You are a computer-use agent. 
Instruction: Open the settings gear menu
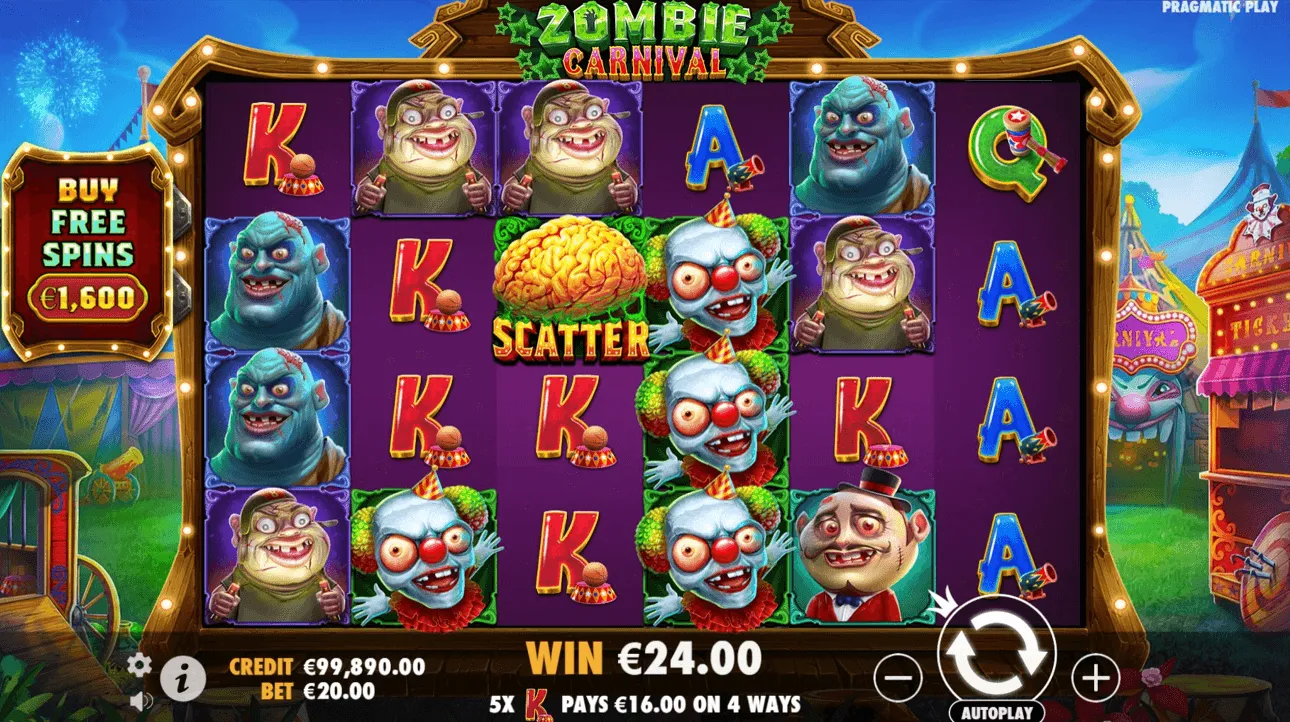pyautogui.click(x=140, y=662)
